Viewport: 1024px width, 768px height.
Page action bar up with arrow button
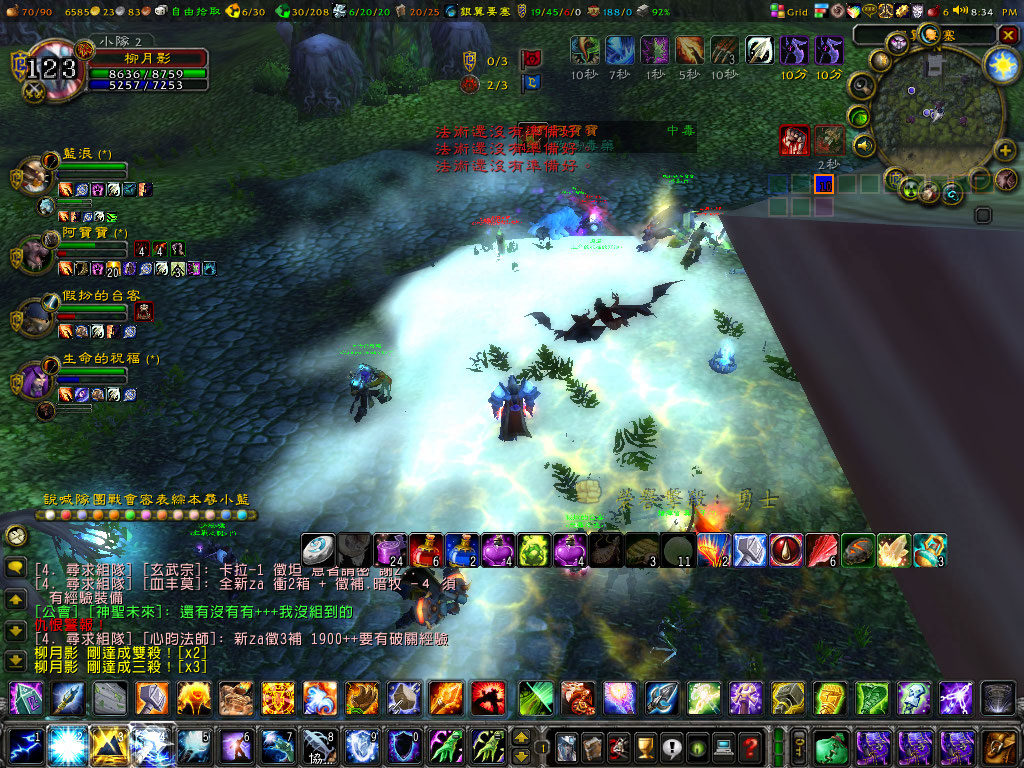point(521,737)
